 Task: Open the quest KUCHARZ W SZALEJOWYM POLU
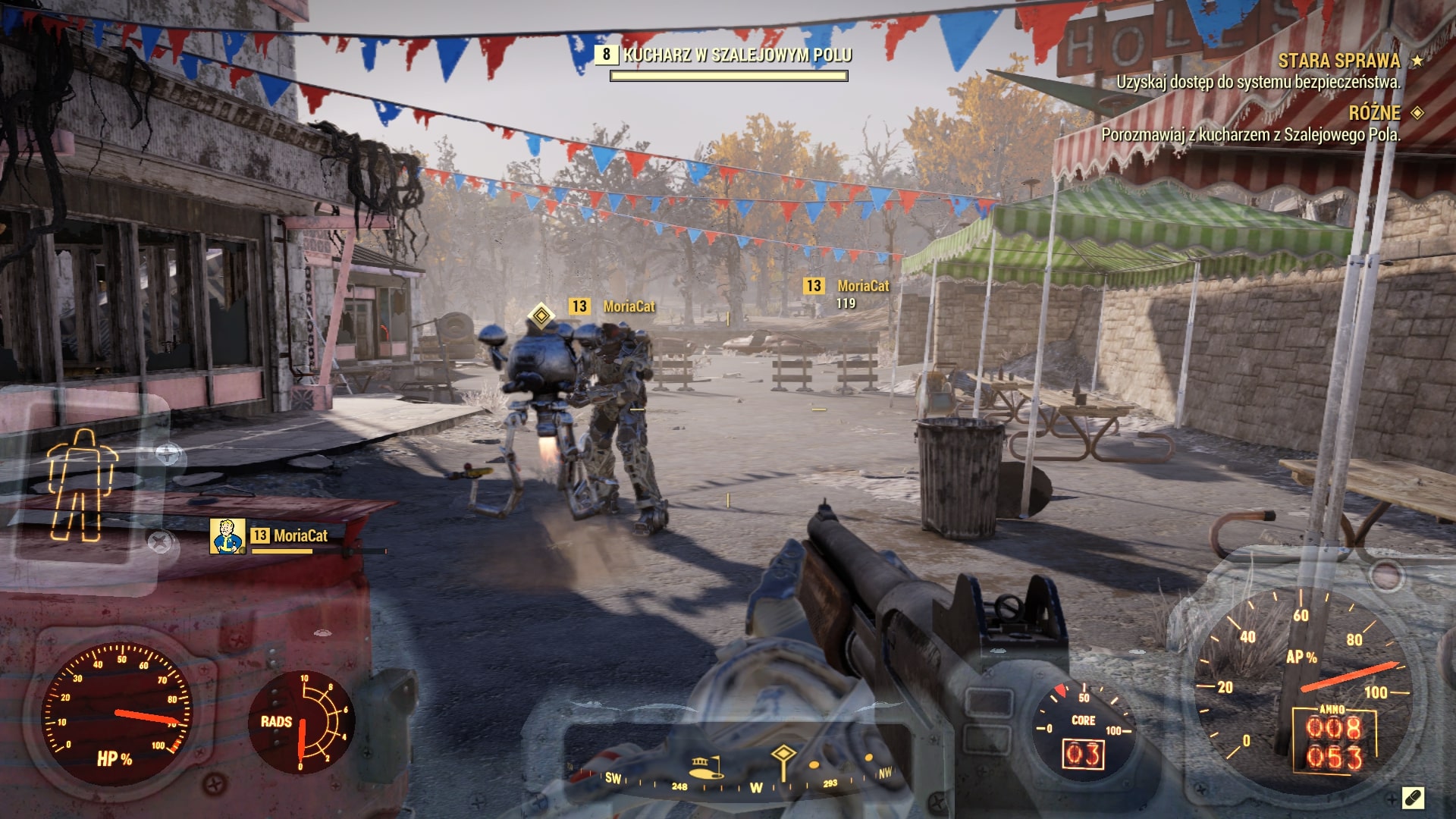[x=737, y=54]
